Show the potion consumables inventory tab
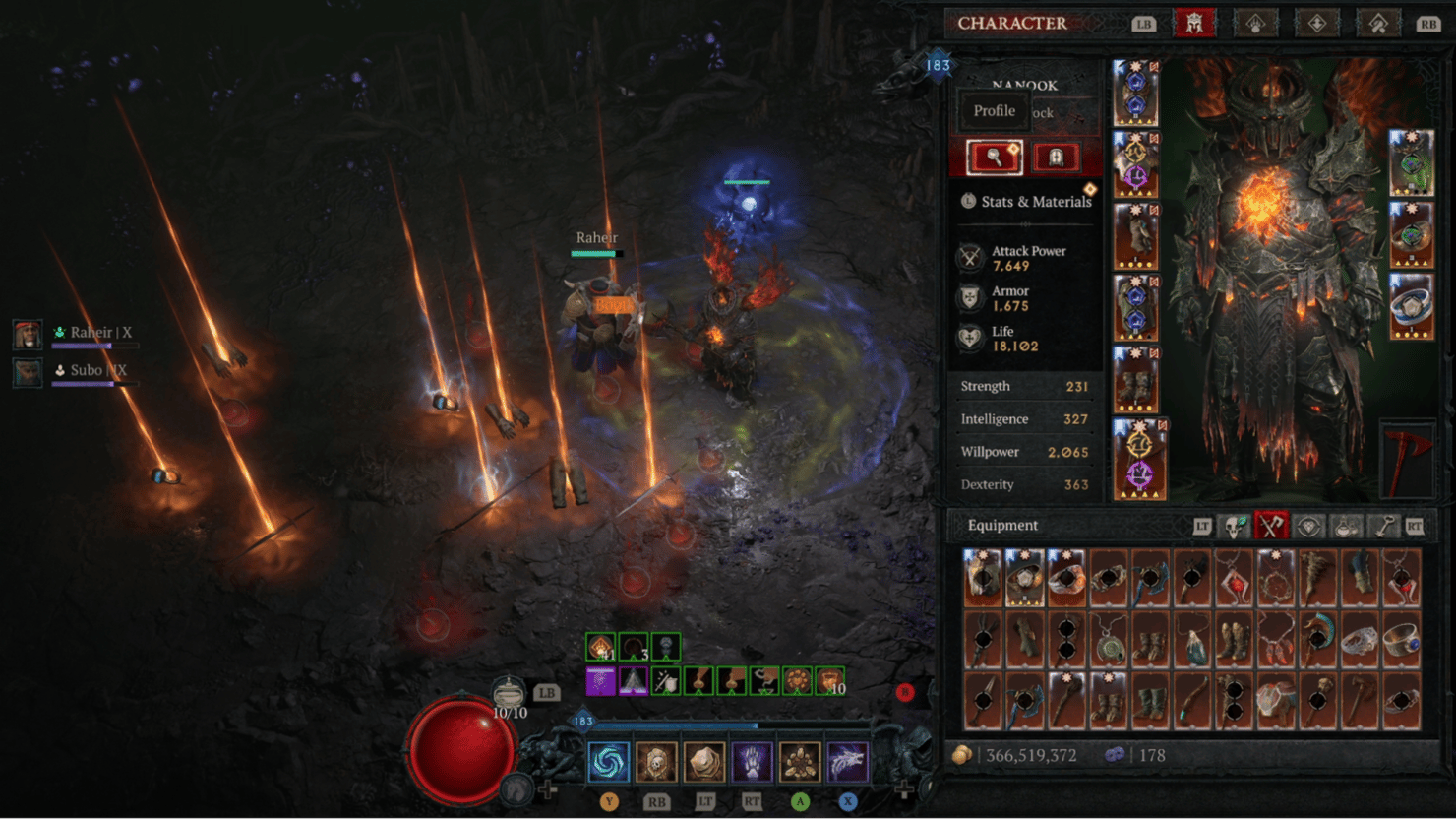 (1346, 527)
